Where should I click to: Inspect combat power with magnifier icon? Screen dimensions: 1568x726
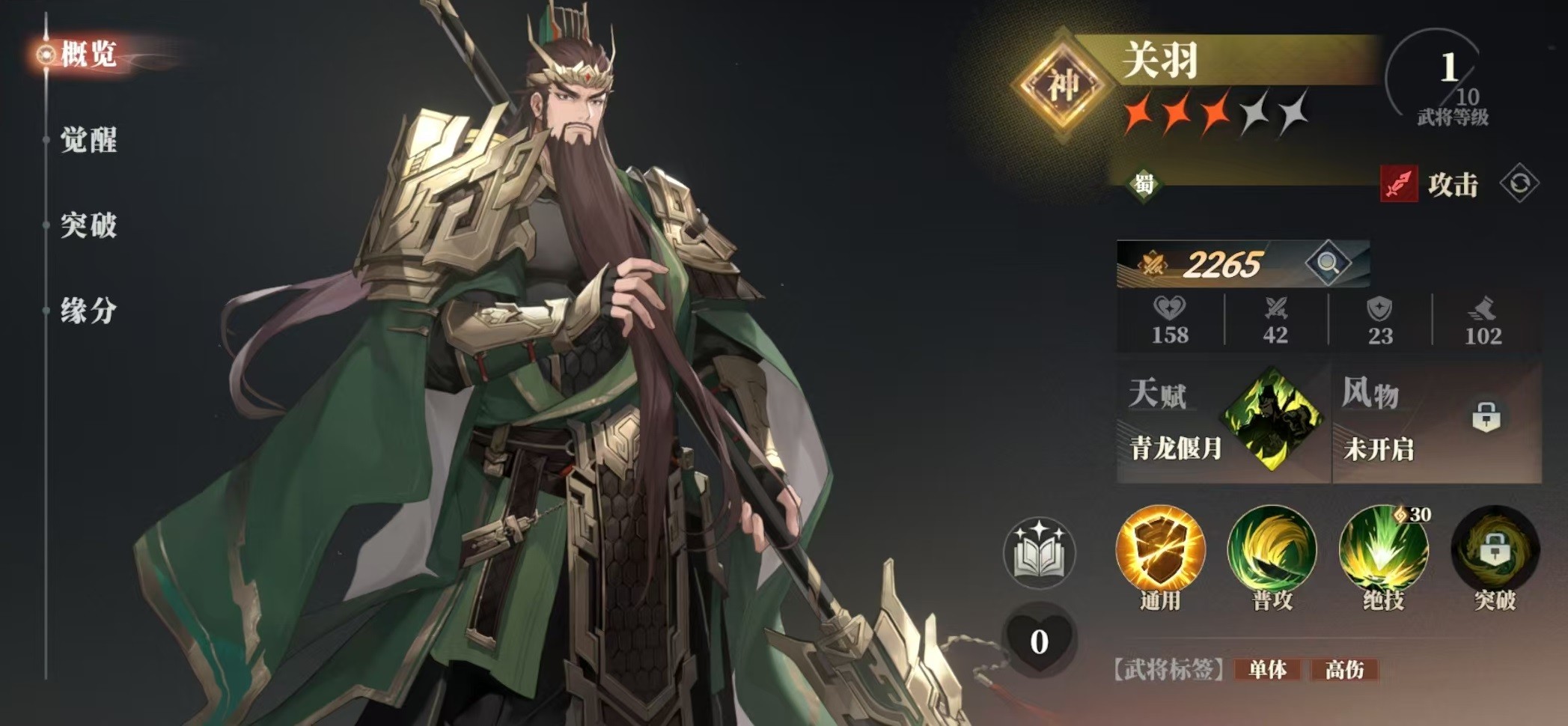point(1328,263)
